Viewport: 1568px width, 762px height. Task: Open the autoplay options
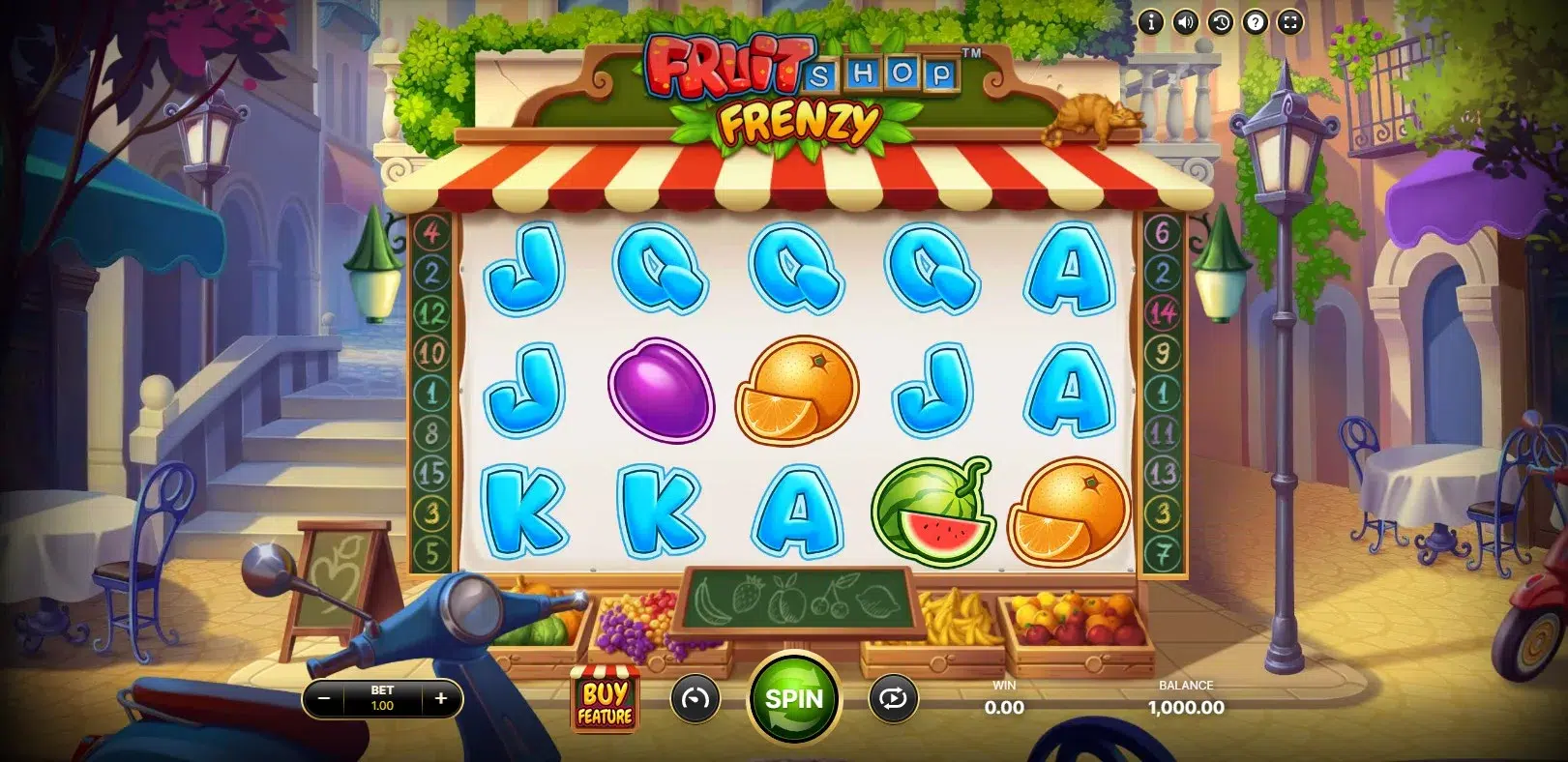tap(893, 698)
